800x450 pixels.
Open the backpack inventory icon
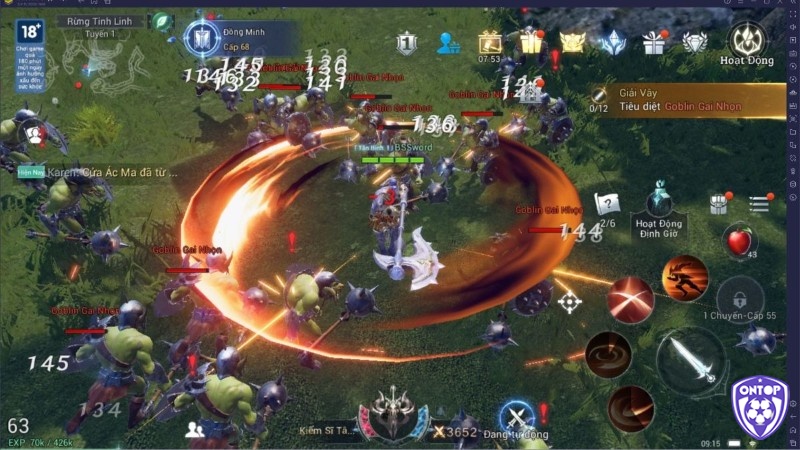click(718, 204)
